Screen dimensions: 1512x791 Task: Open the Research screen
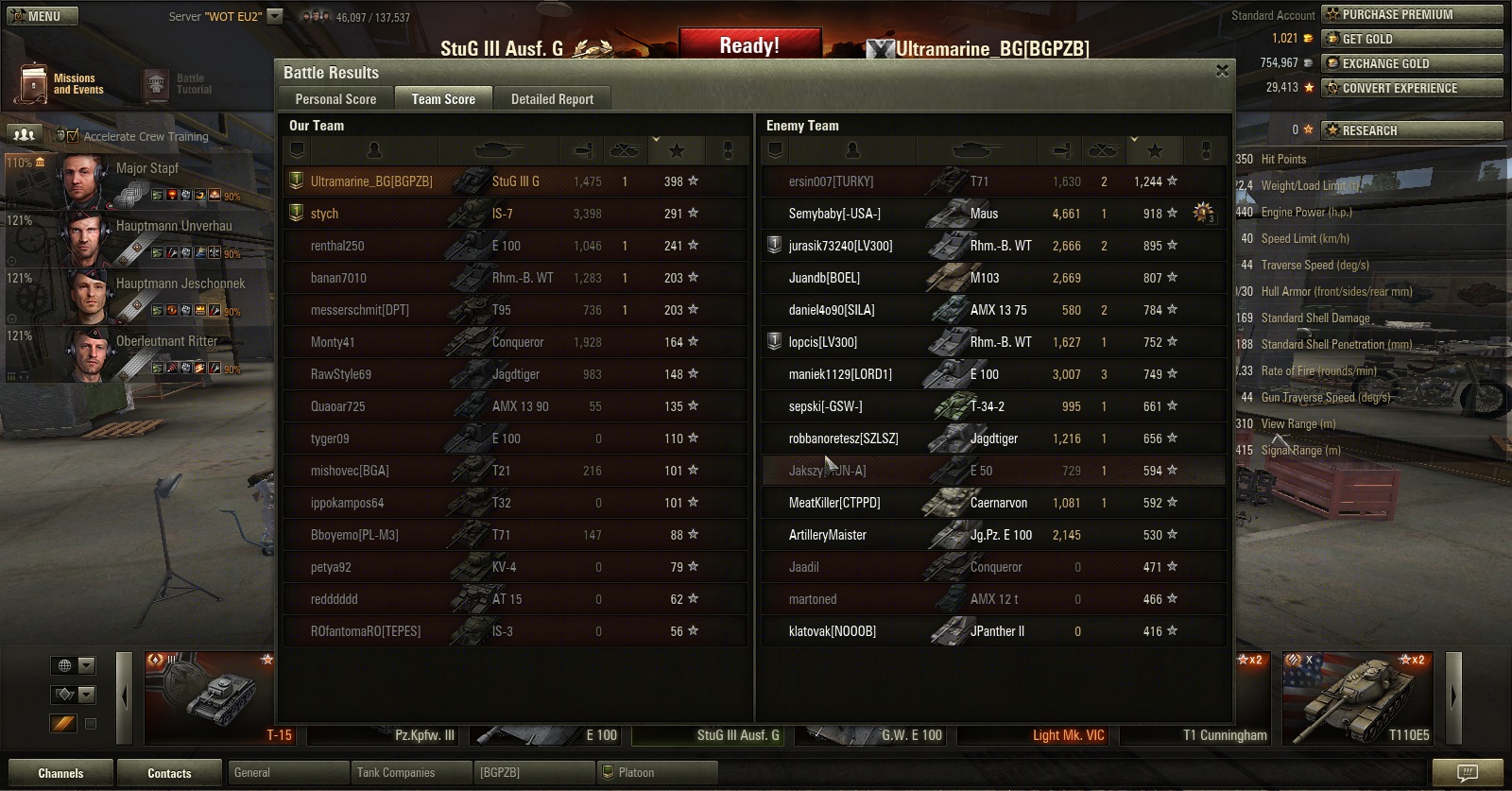point(1411,130)
